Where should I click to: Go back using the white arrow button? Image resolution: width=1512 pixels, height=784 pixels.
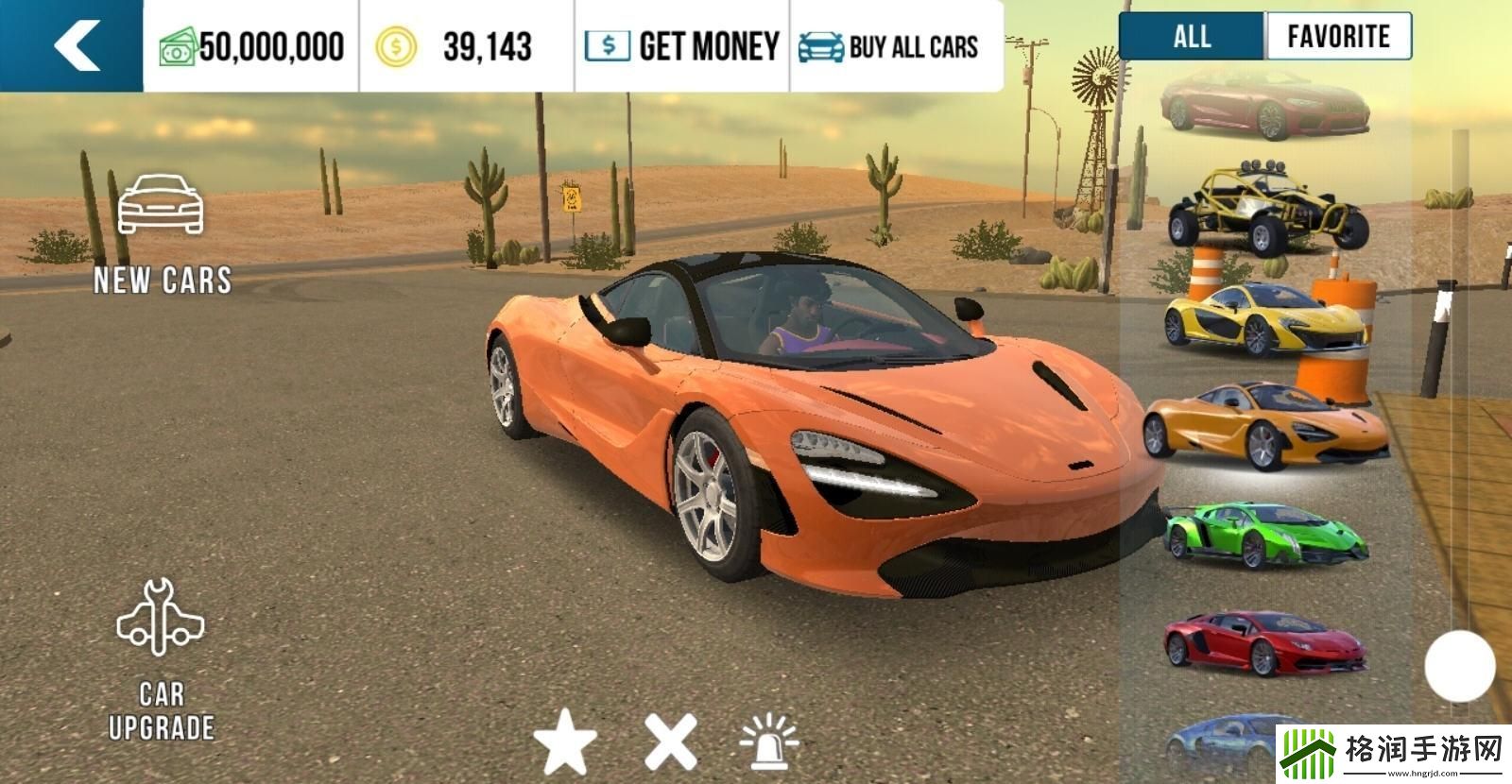[x=76, y=45]
